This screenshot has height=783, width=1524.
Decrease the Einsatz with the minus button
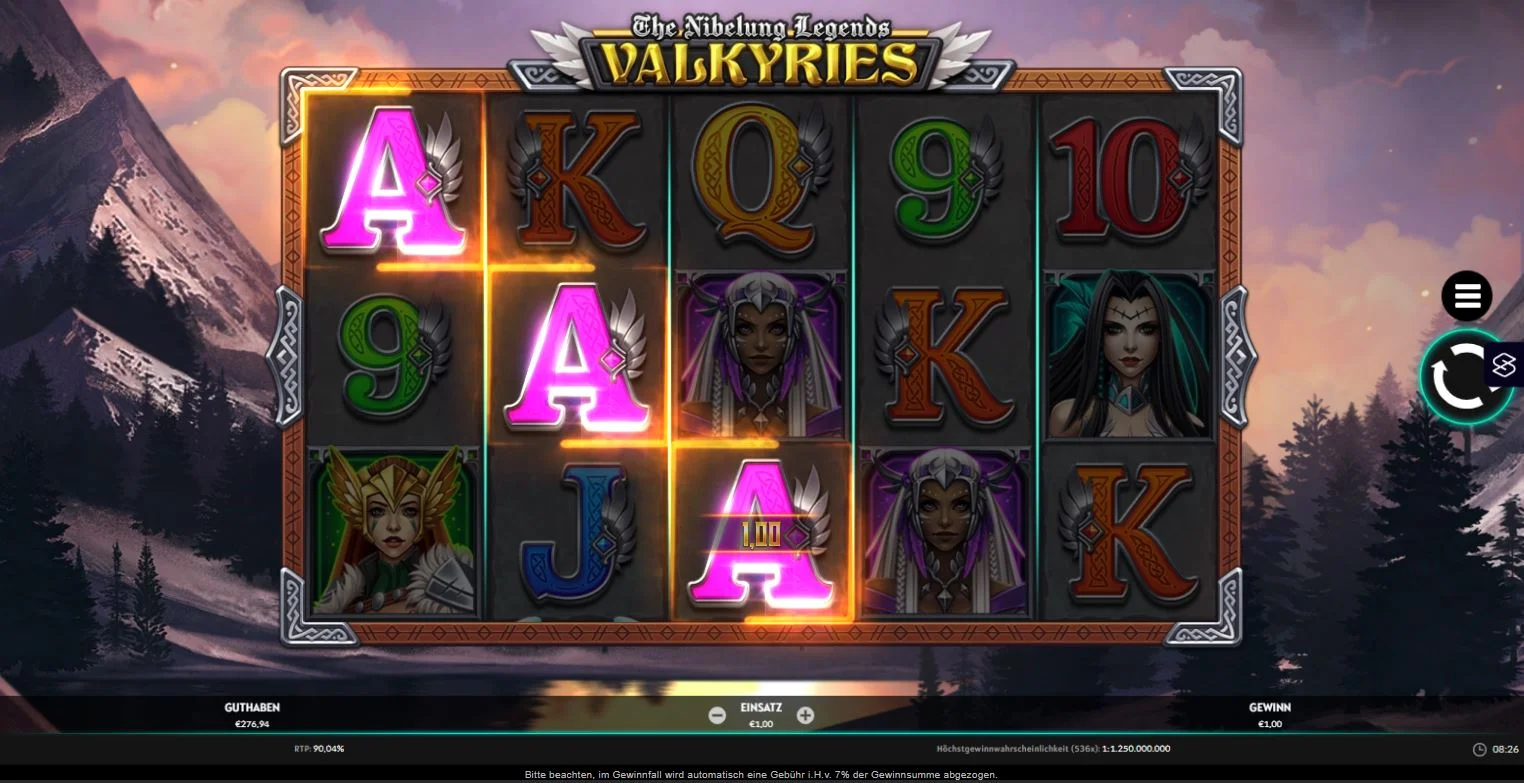pos(717,715)
